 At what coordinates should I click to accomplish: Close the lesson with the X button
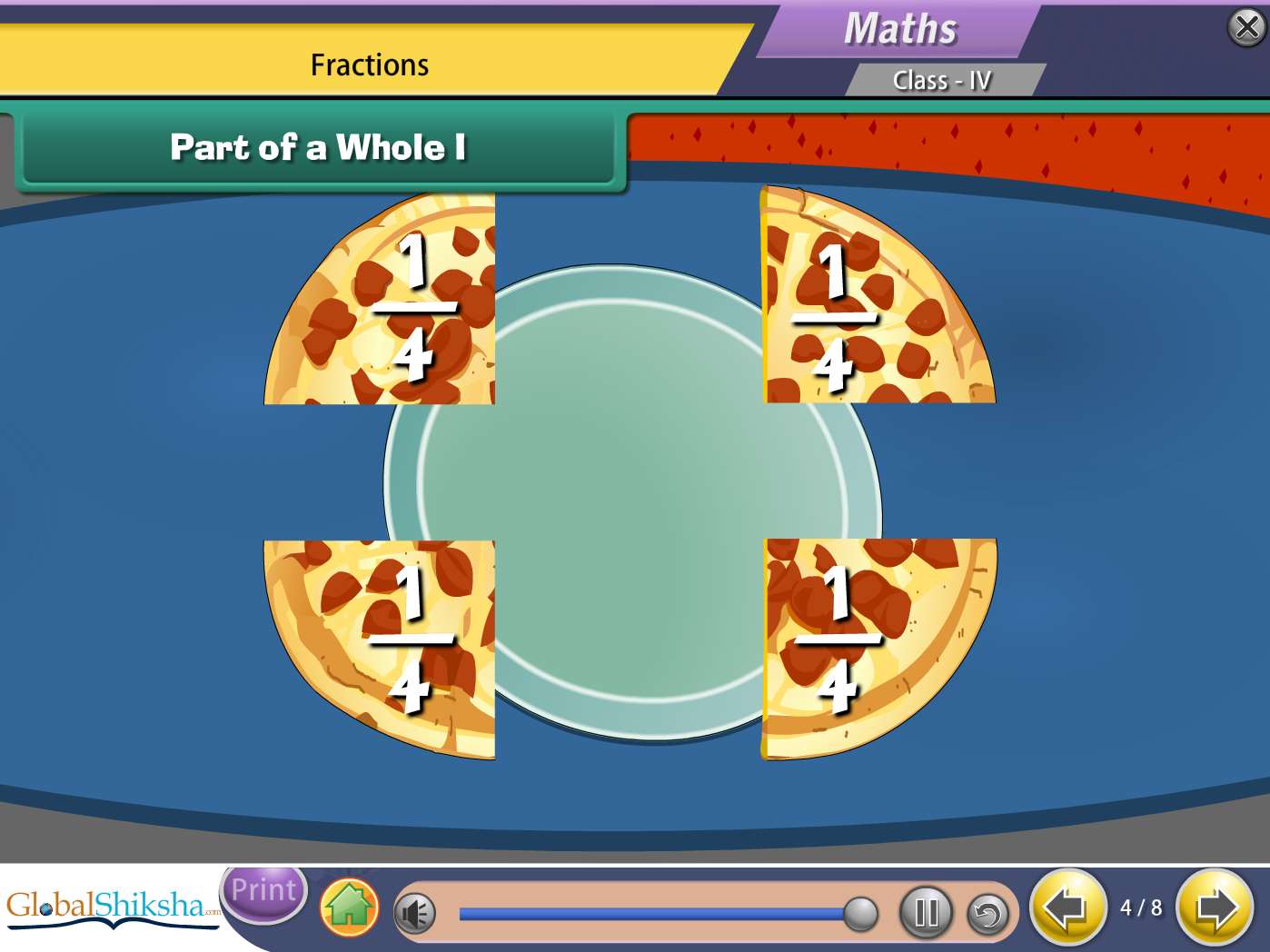(1246, 27)
